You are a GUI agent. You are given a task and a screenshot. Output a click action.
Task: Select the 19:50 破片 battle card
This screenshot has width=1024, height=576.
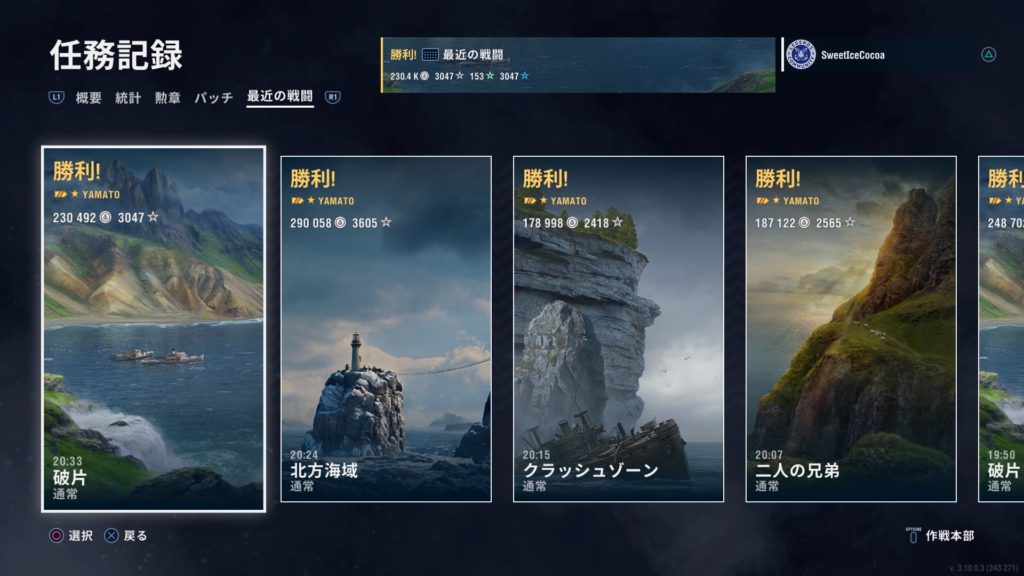pos(1001,329)
